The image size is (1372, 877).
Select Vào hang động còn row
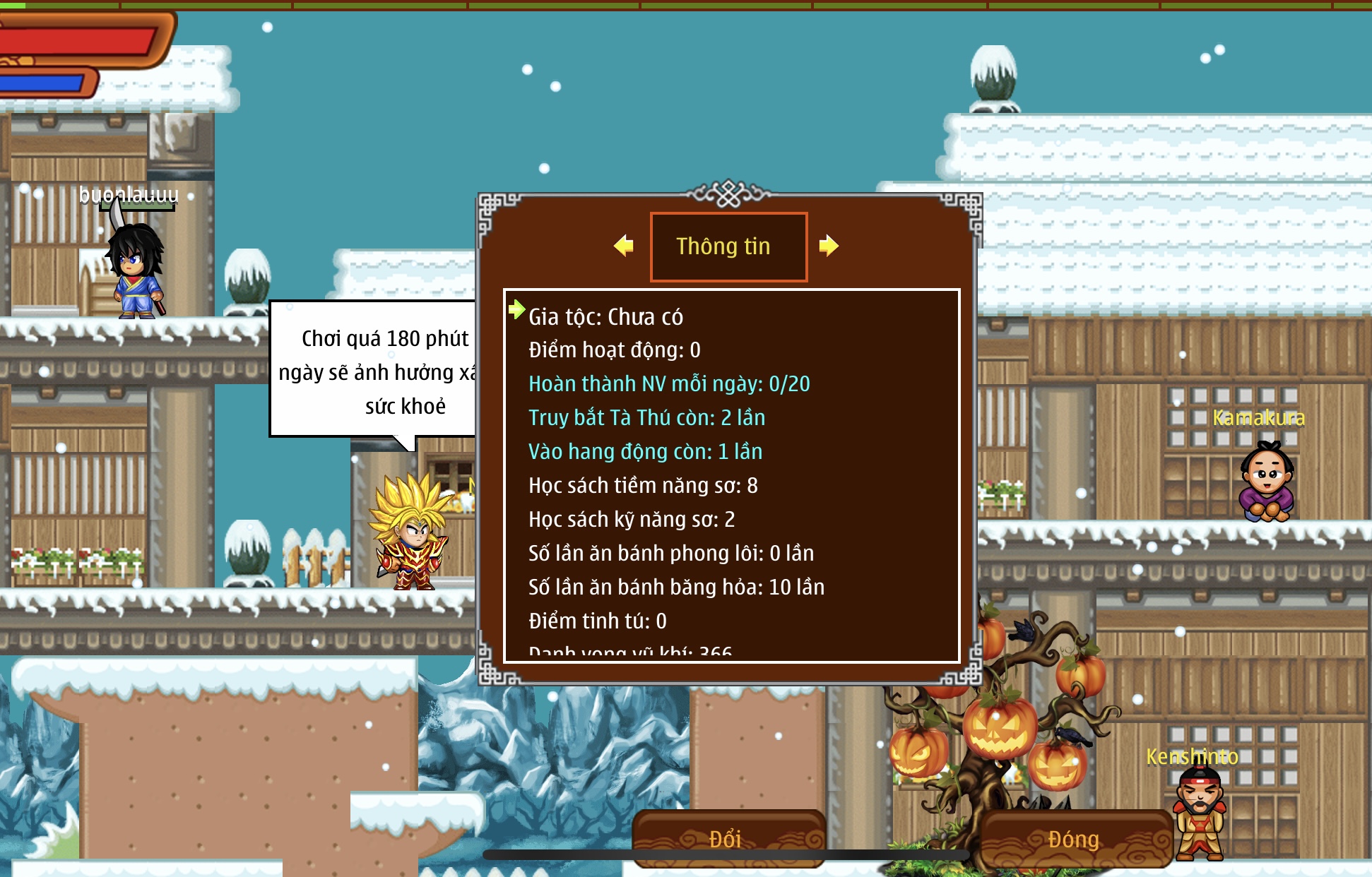click(x=645, y=452)
